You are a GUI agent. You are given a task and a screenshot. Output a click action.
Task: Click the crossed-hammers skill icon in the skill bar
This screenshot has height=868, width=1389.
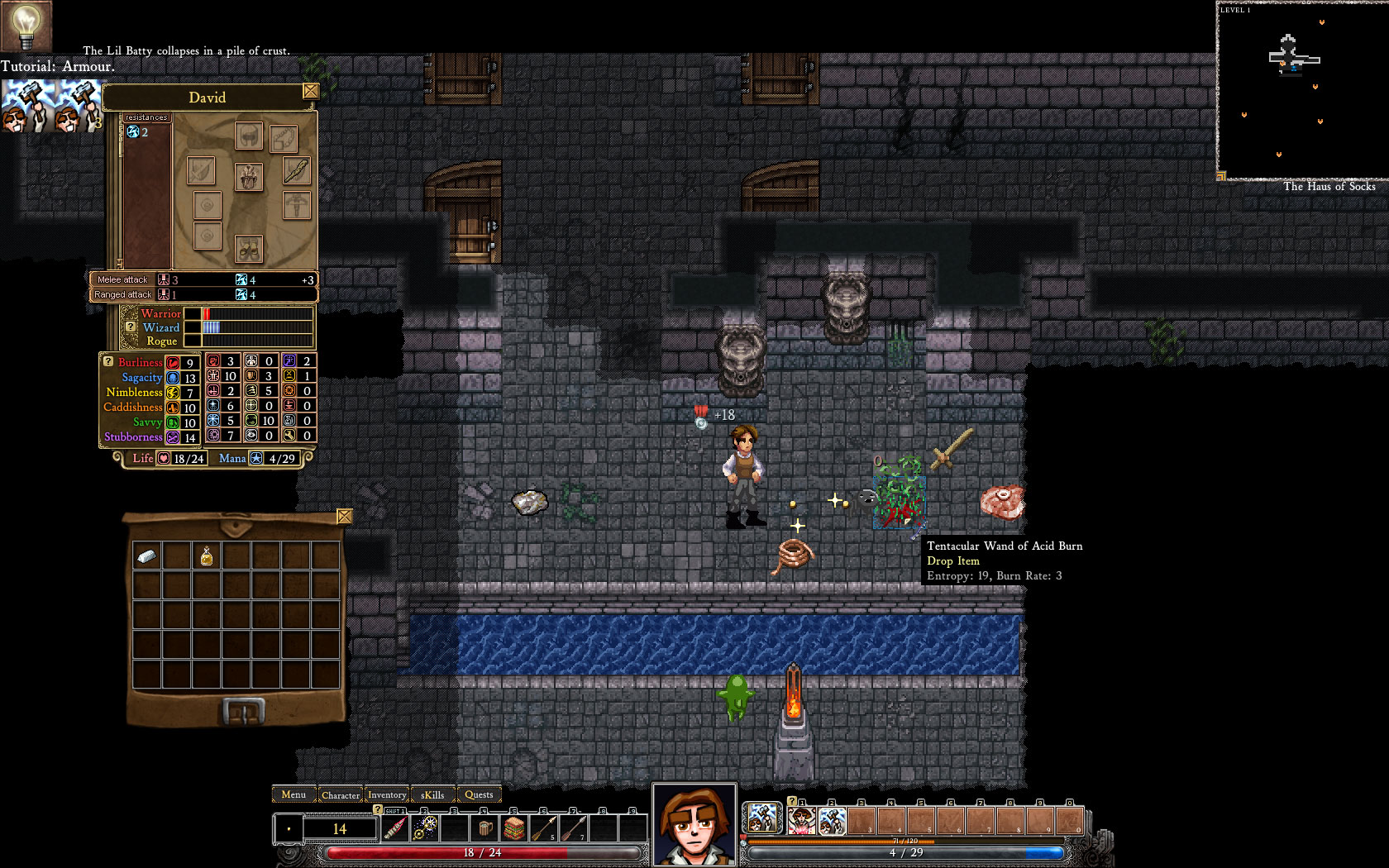pyautogui.click(x=831, y=818)
